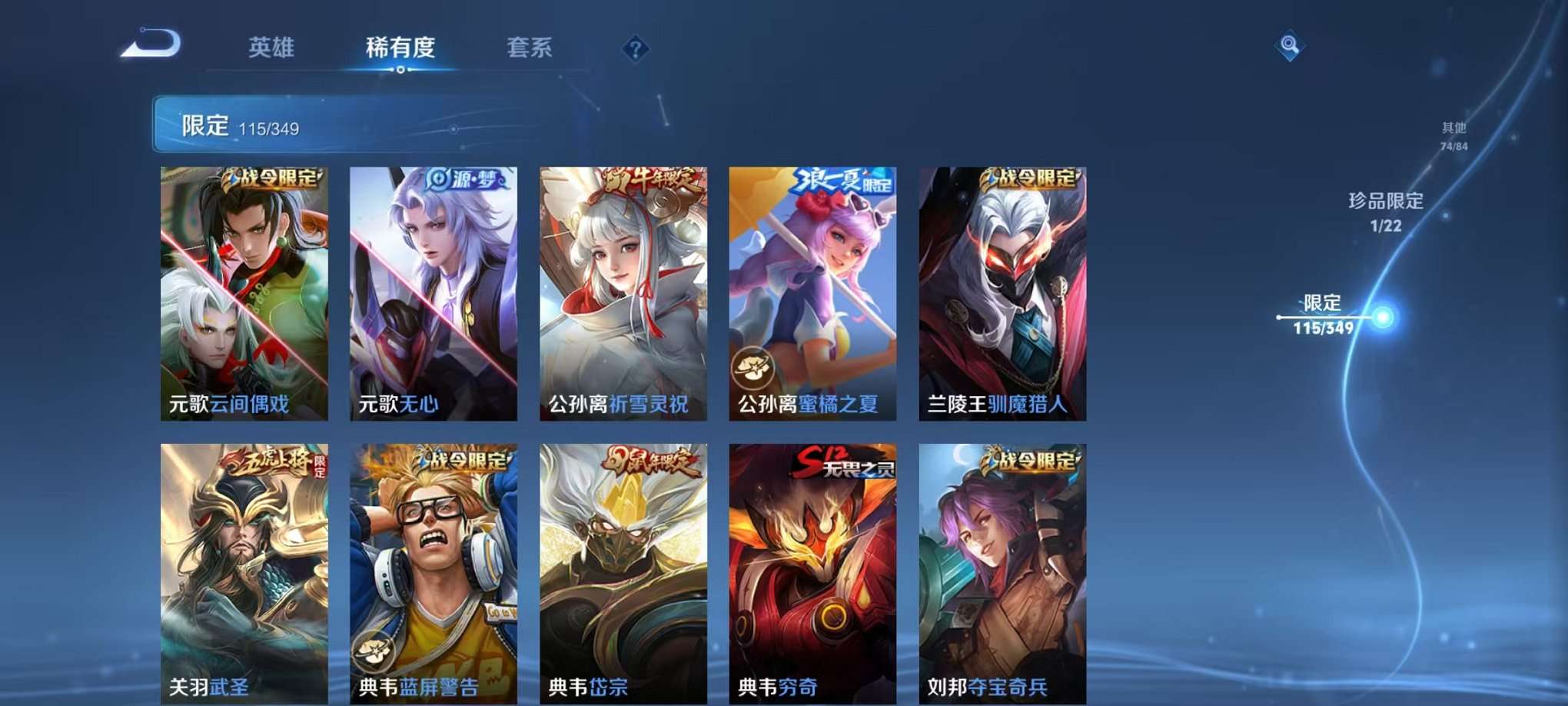Open search via the magnifier icon
Image resolution: width=1568 pixels, height=706 pixels.
[x=1289, y=45]
